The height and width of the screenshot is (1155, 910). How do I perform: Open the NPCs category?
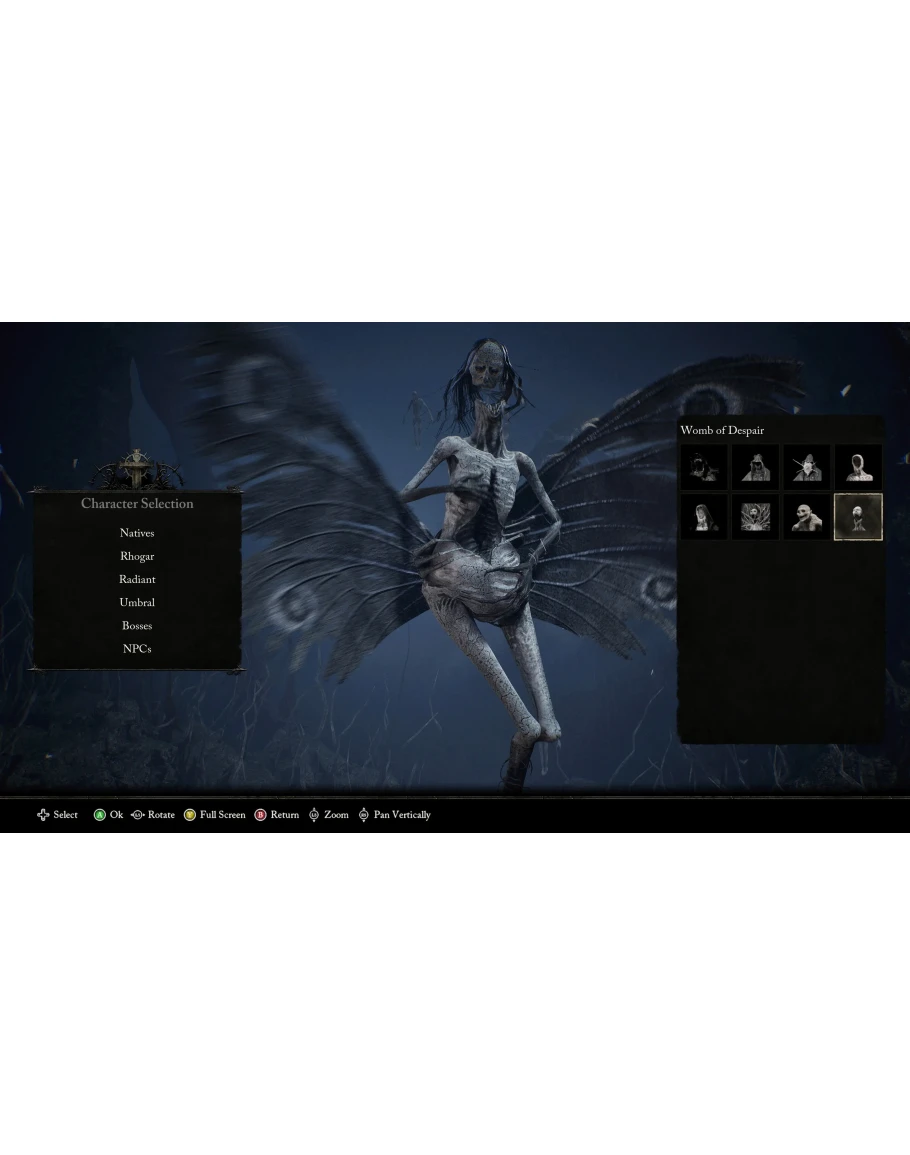[x=137, y=648]
